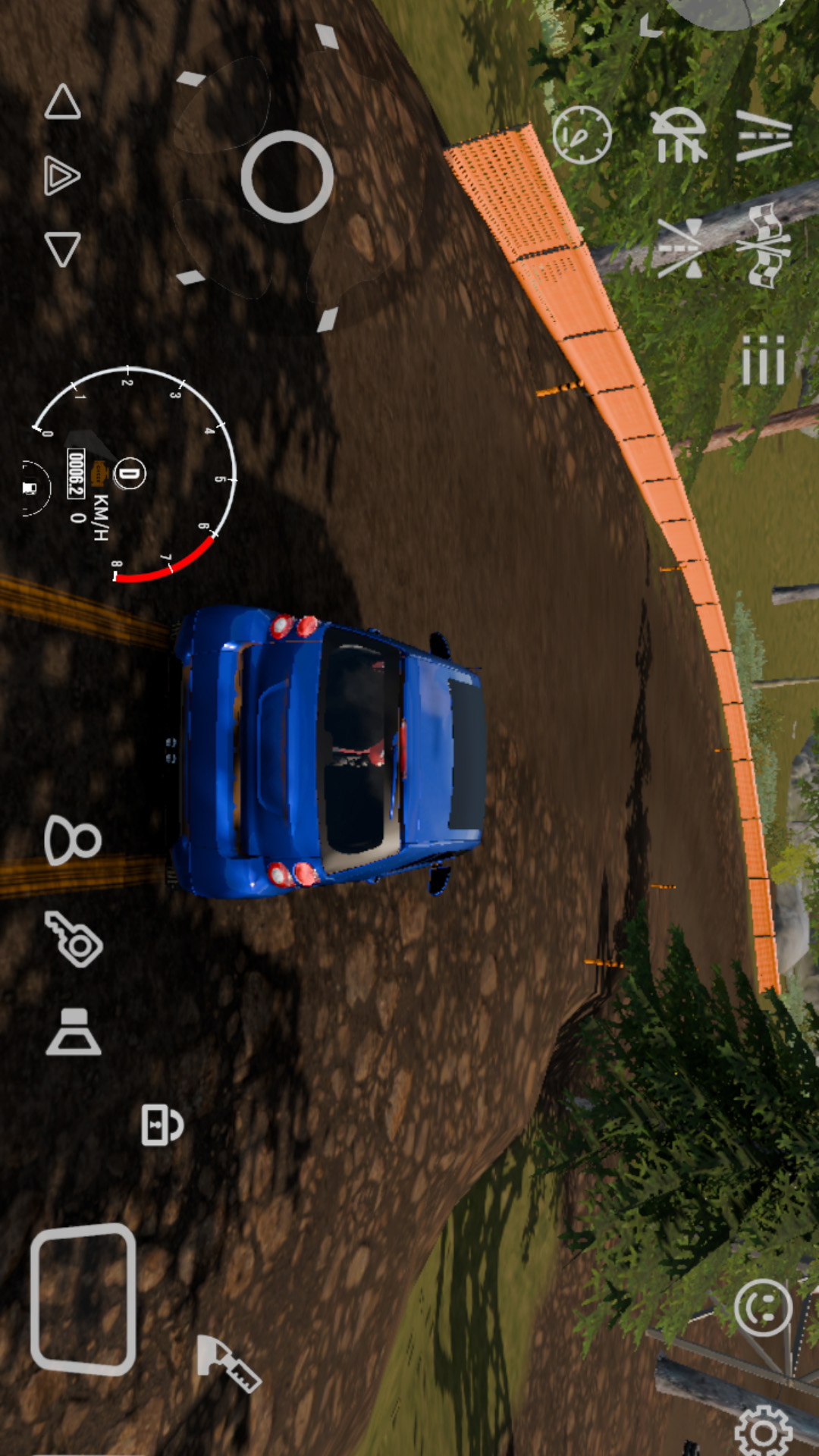The width and height of the screenshot is (819, 1456).
Task: Tap the car key tag icon
Action: (74, 940)
